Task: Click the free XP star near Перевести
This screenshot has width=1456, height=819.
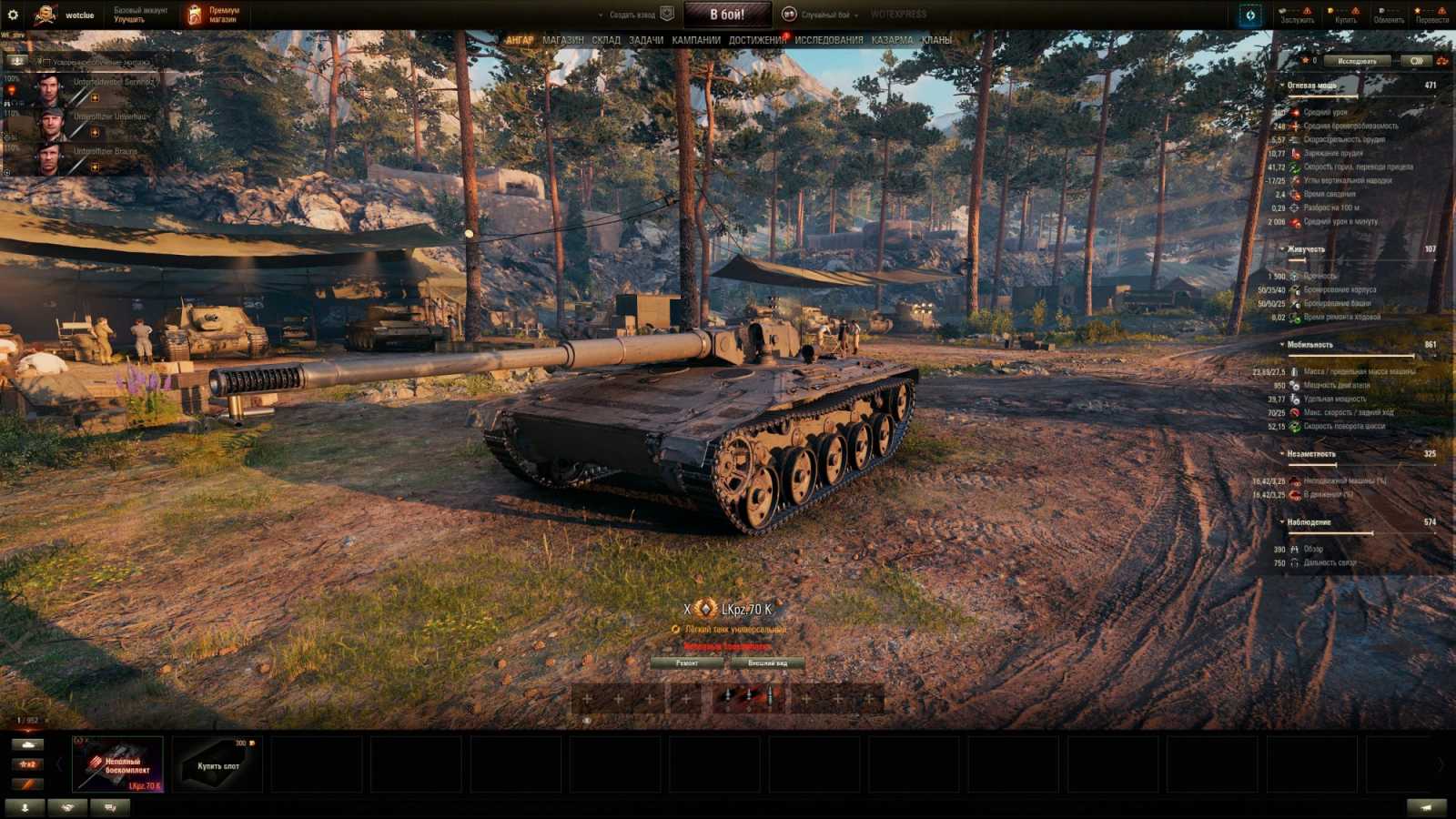Action: tap(1418, 10)
